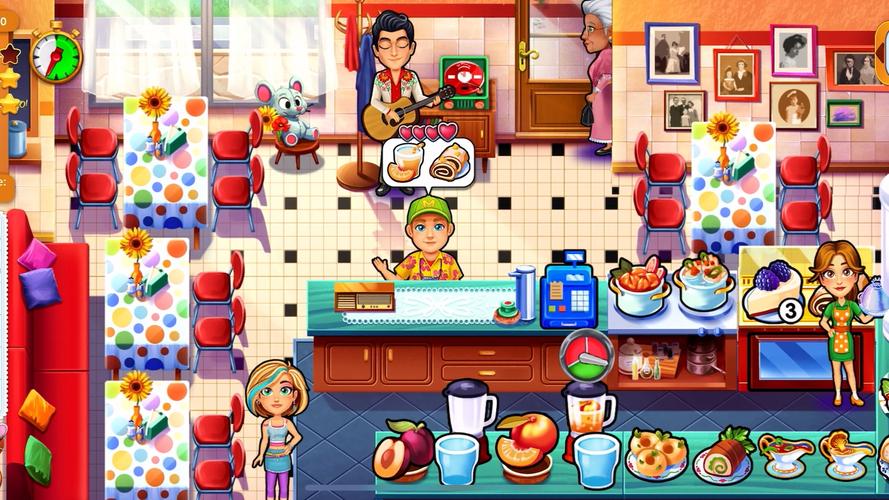This screenshot has height=500, width=889.
Task: Take the plate of round pastries
Action: tap(656, 454)
